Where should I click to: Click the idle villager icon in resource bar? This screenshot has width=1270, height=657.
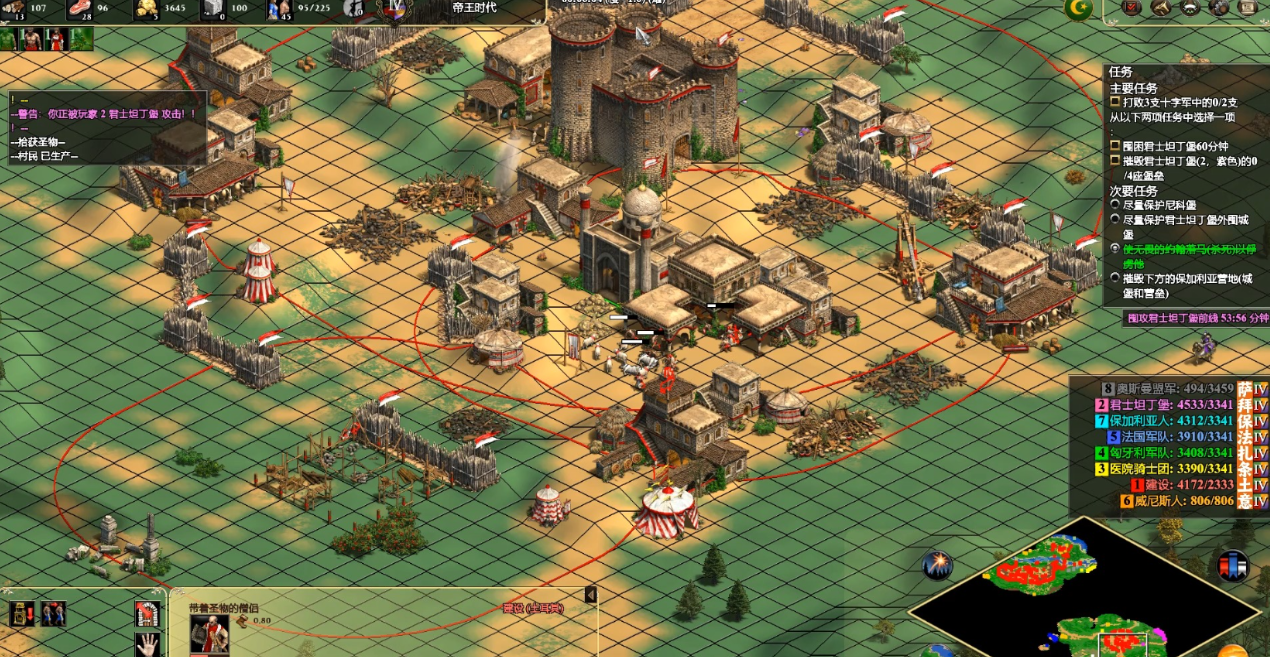[x=353, y=9]
